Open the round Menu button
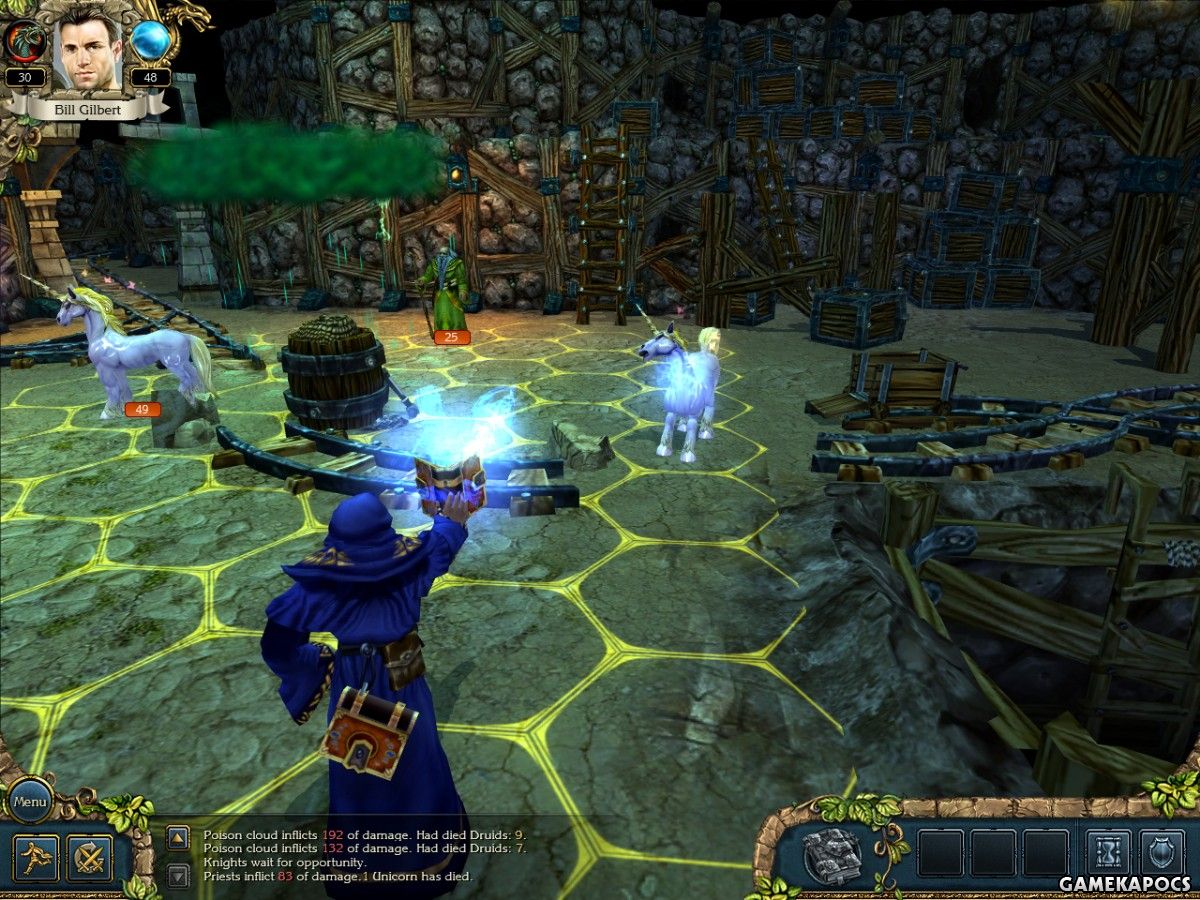The image size is (1200, 900). coord(29,800)
